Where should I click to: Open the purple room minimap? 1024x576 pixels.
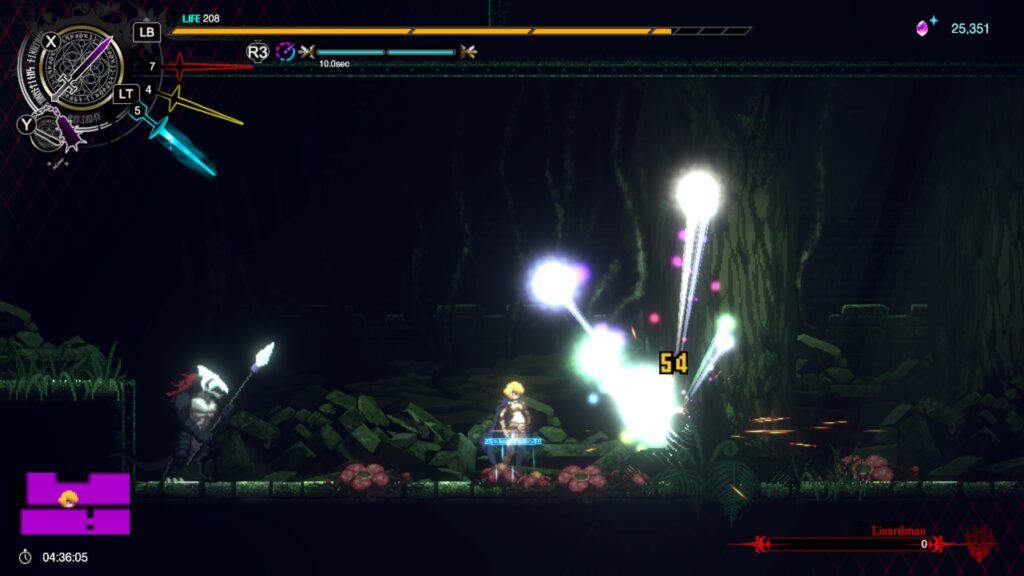pyautogui.click(x=77, y=504)
